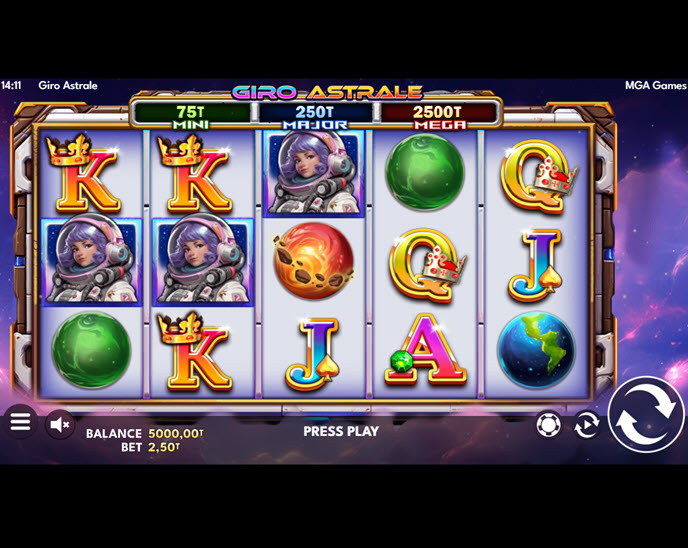The height and width of the screenshot is (548, 688).
Task: Open the hamburger menu
Action: [x=20, y=422]
